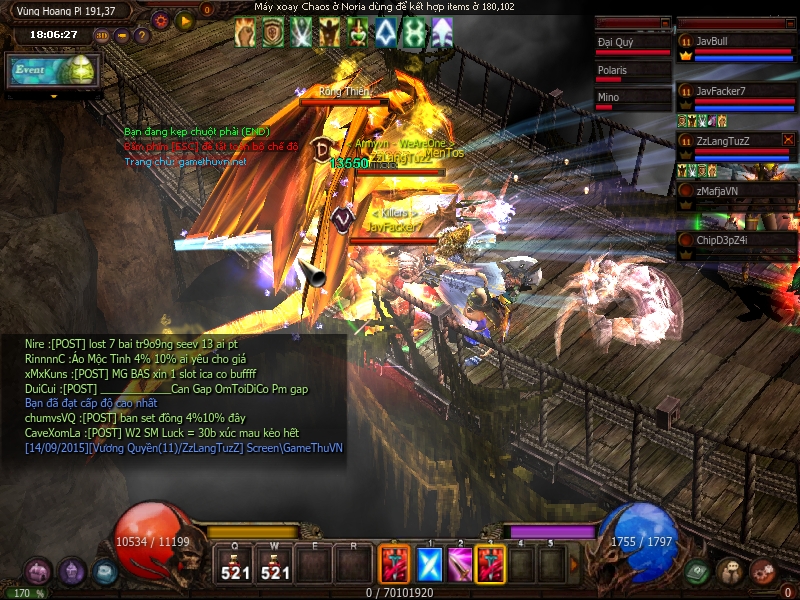Activate the blue crossed-blades skill in slot 1
This screenshot has height=600, width=800.
(x=429, y=565)
